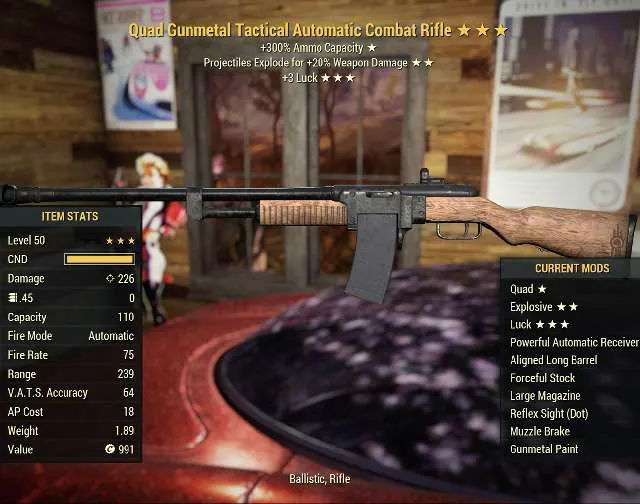Select the Large Magazine mod
The height and width of the screenshot is (504, 640).
pos(546,396)
